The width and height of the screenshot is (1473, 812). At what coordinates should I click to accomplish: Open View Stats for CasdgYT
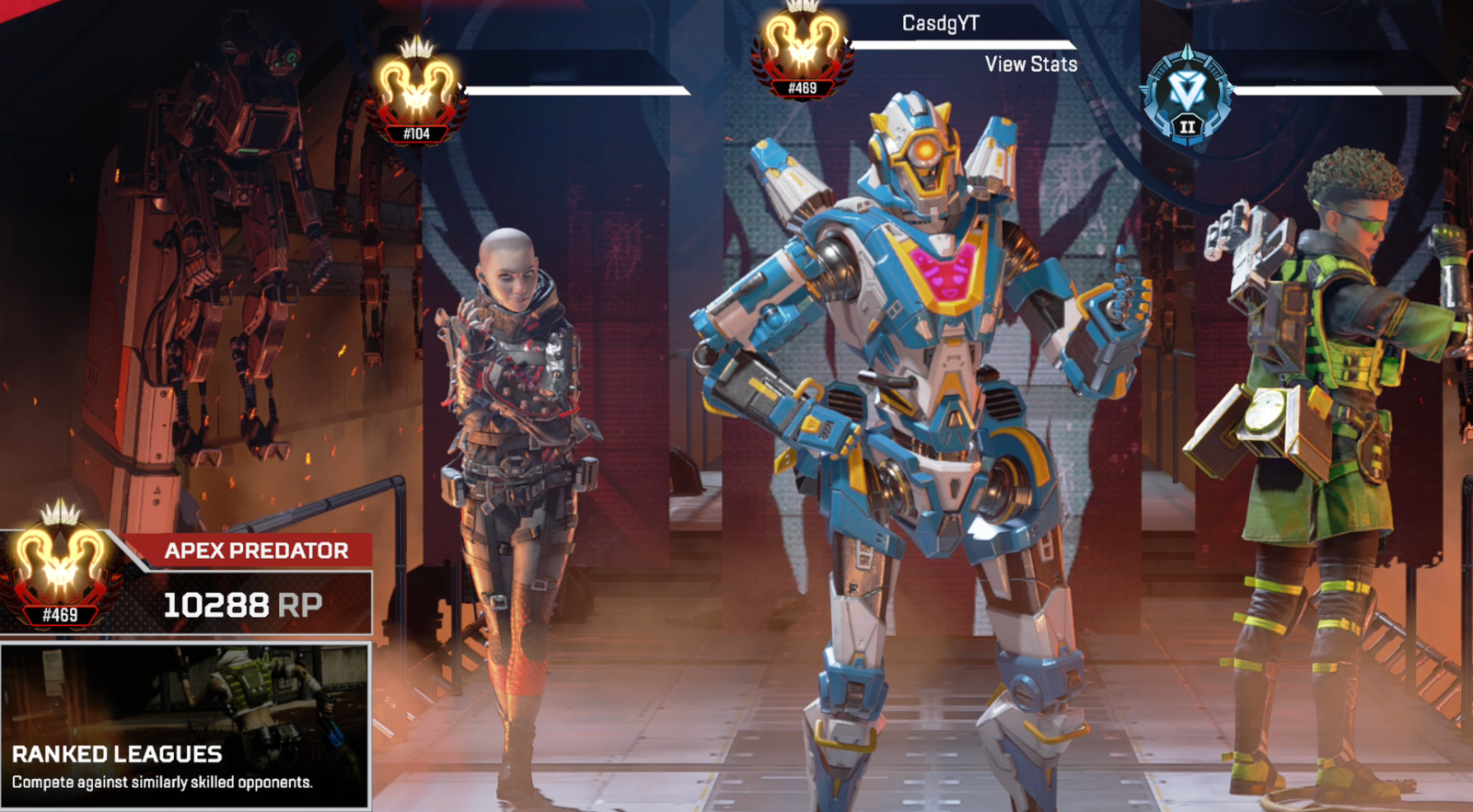[x=1030, y=64]
